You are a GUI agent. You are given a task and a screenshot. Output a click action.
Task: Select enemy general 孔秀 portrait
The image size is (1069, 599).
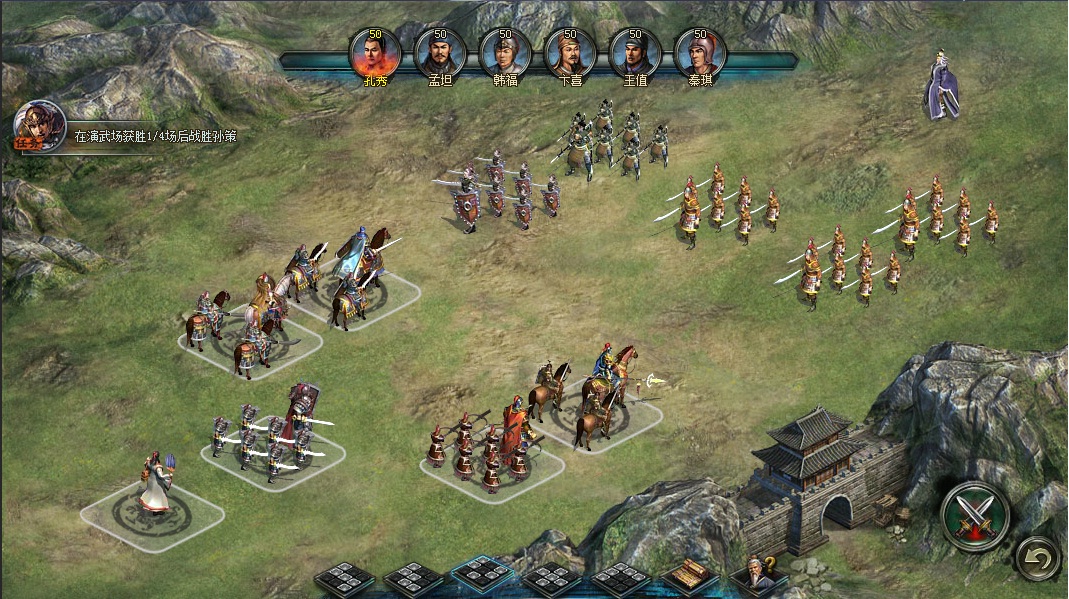click(x=375, y=53)
